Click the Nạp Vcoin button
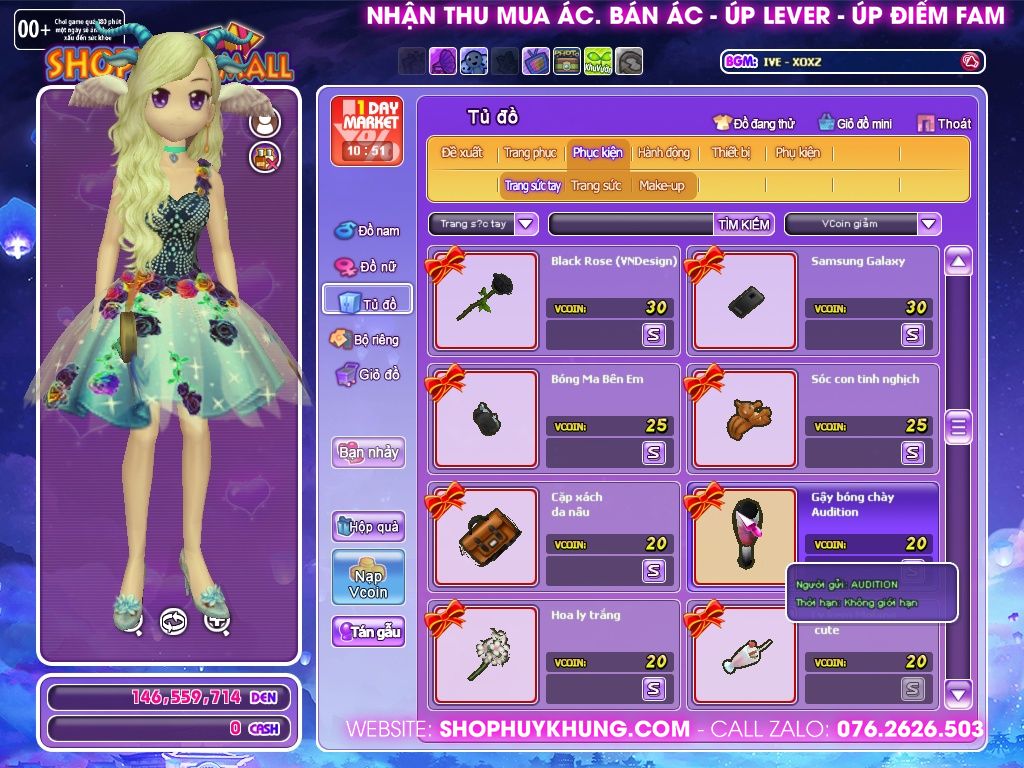This screenshot has height=768, width=1024. 368,577
